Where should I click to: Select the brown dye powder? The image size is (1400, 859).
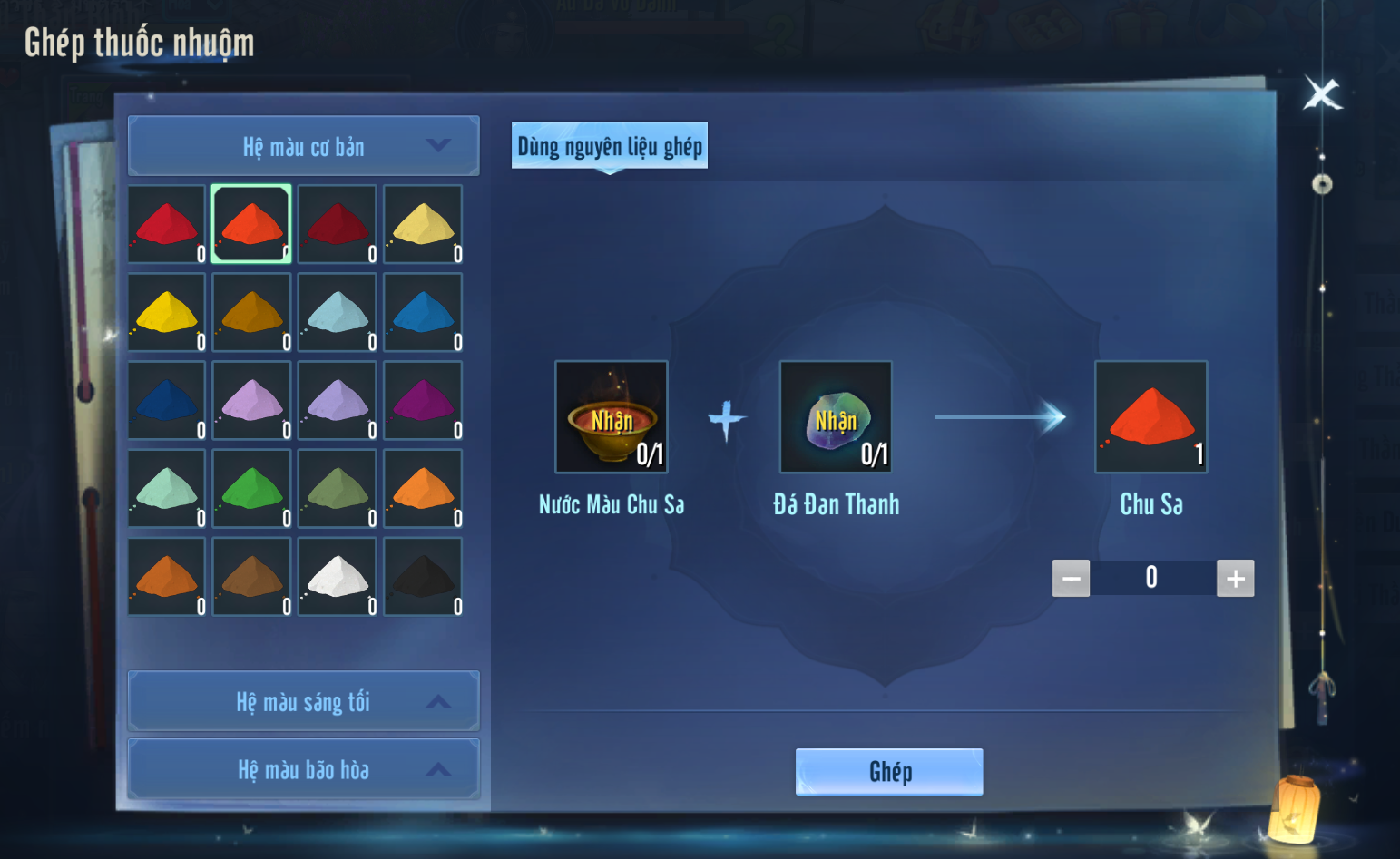point(252,577)
